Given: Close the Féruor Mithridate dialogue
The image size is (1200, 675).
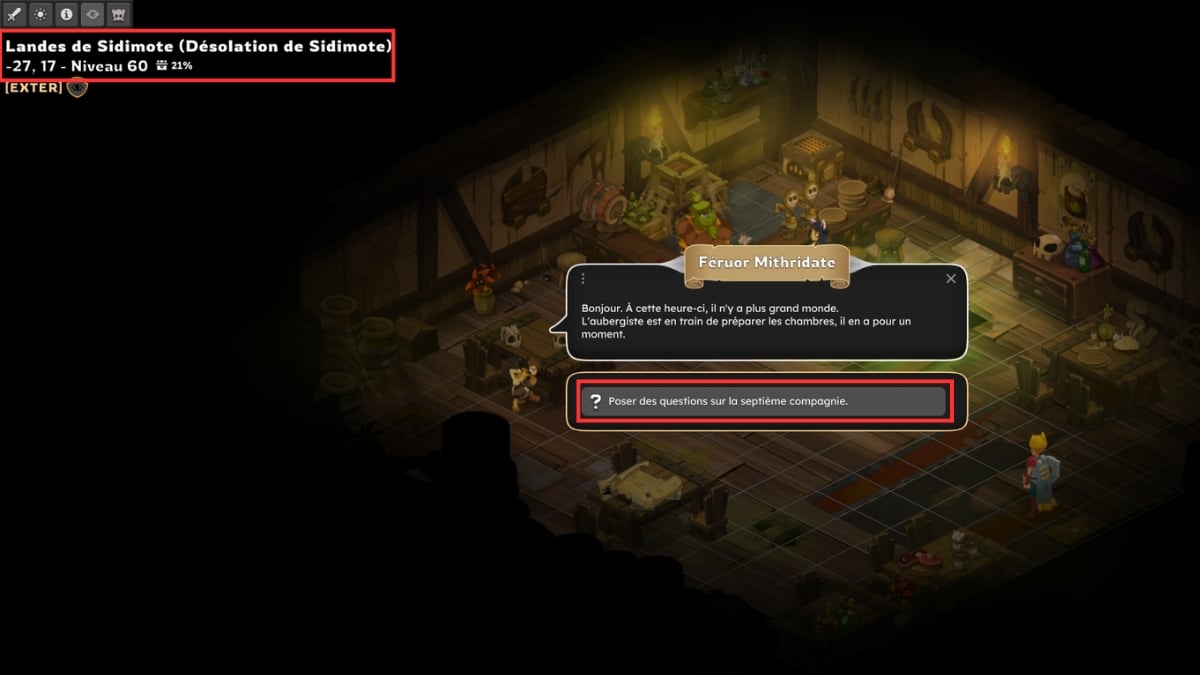Looking at the screenshot, I should click(x=950, y=279).
